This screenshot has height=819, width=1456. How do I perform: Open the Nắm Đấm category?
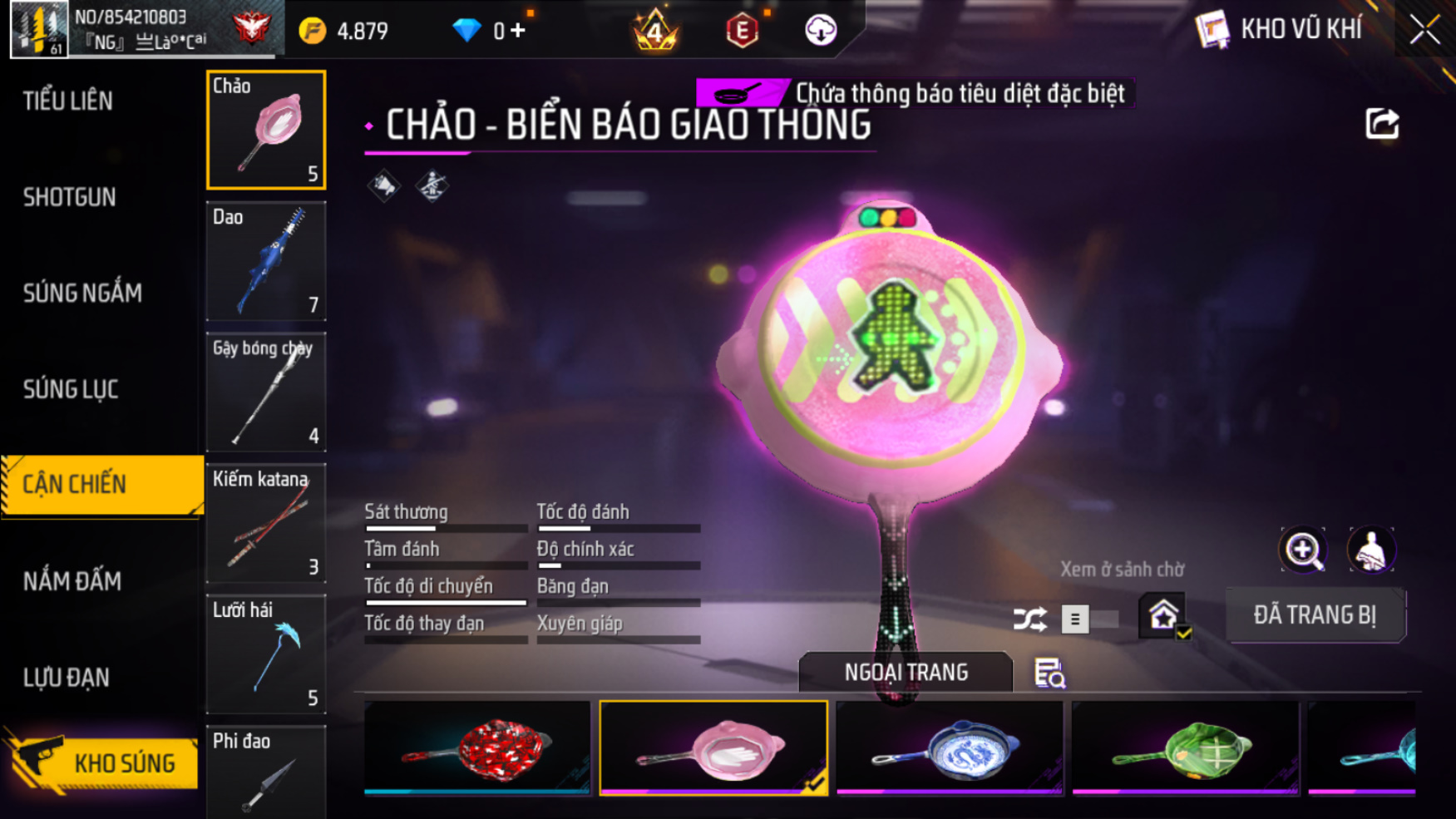(x=72, y=581)
